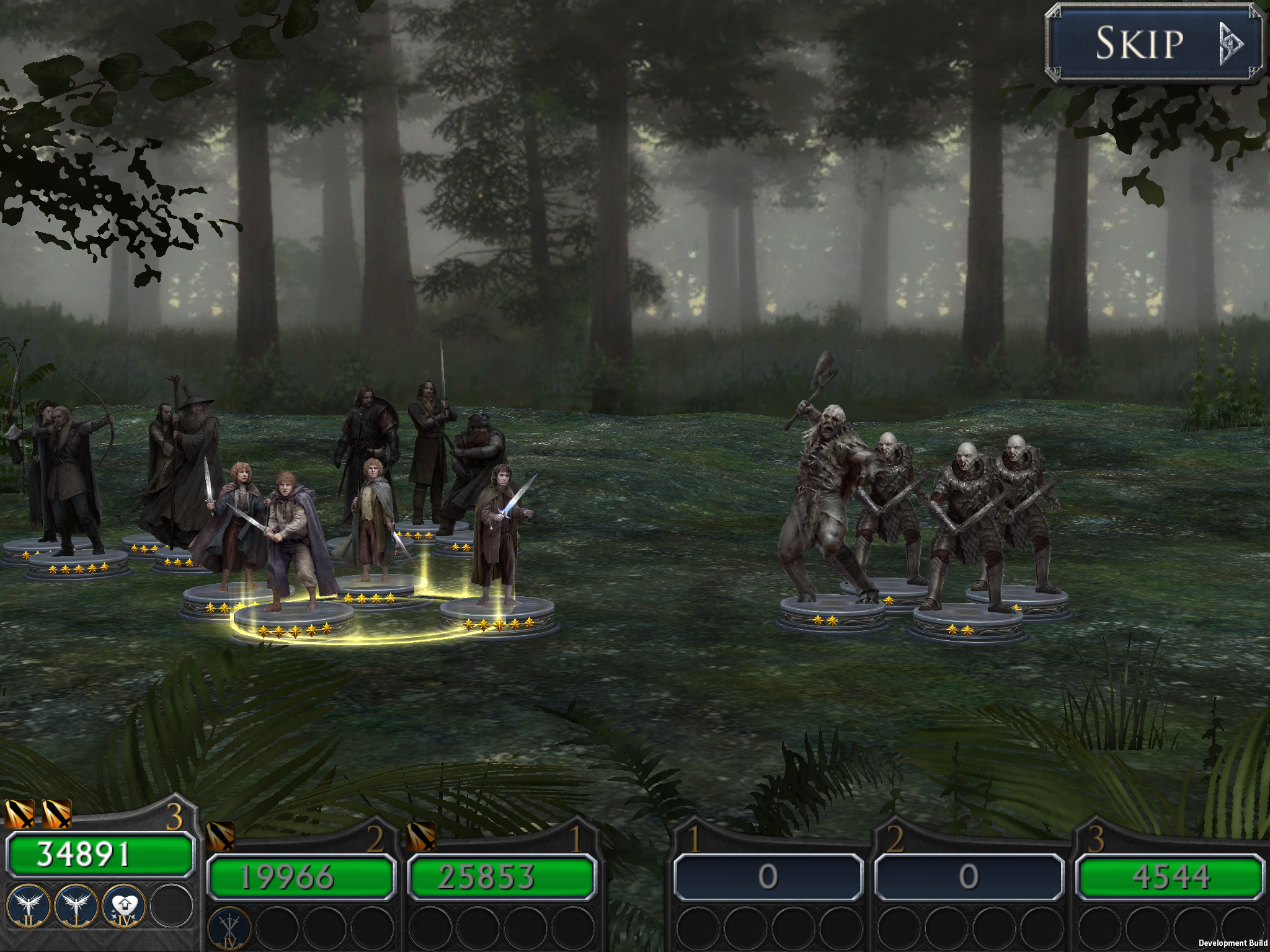Inspect the sword buff icon on row 2
Image resolution: width=1270 pixels, height=952 pixels.
(220, 836)
